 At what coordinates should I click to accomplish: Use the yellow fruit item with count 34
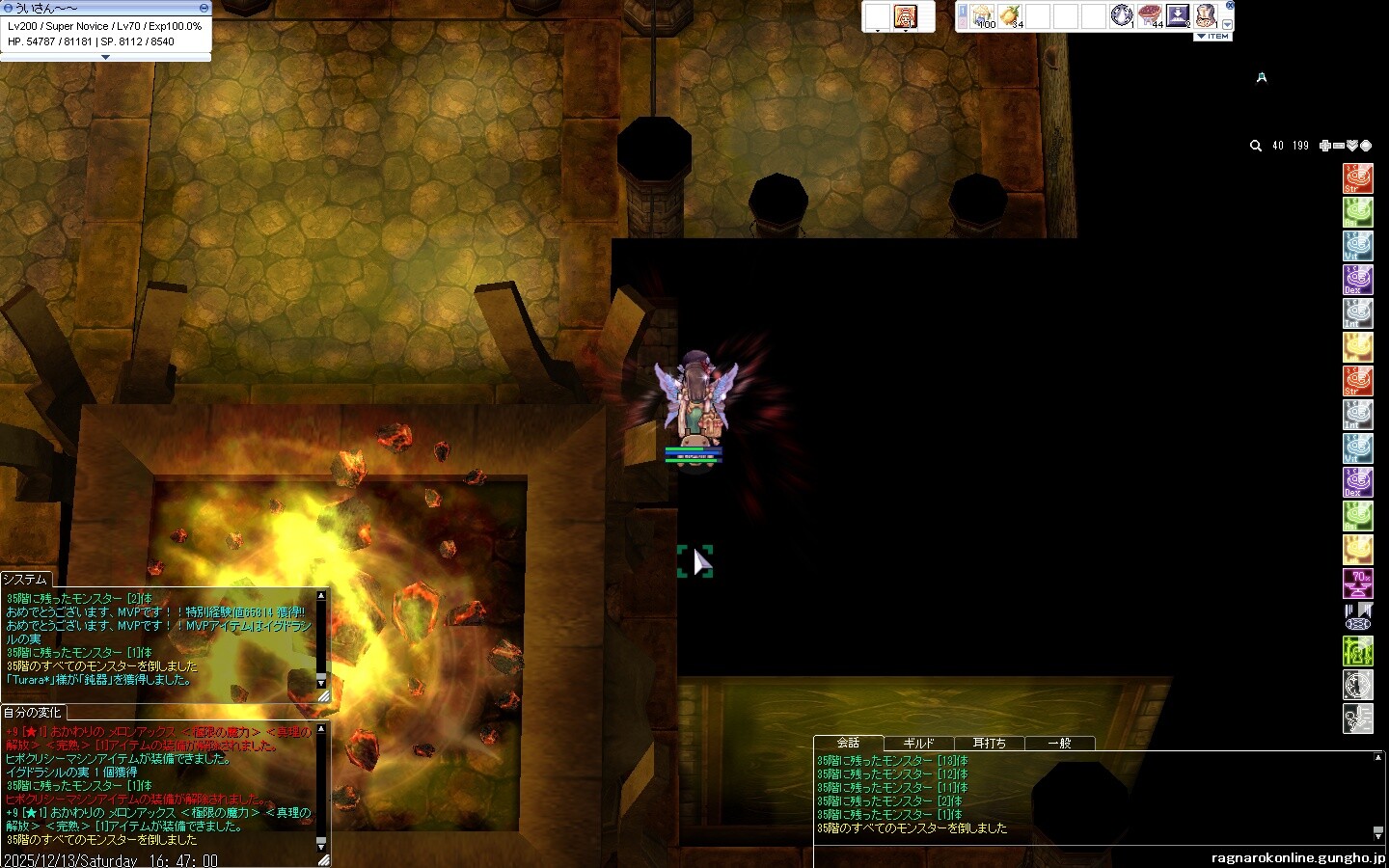(1010, 15)
